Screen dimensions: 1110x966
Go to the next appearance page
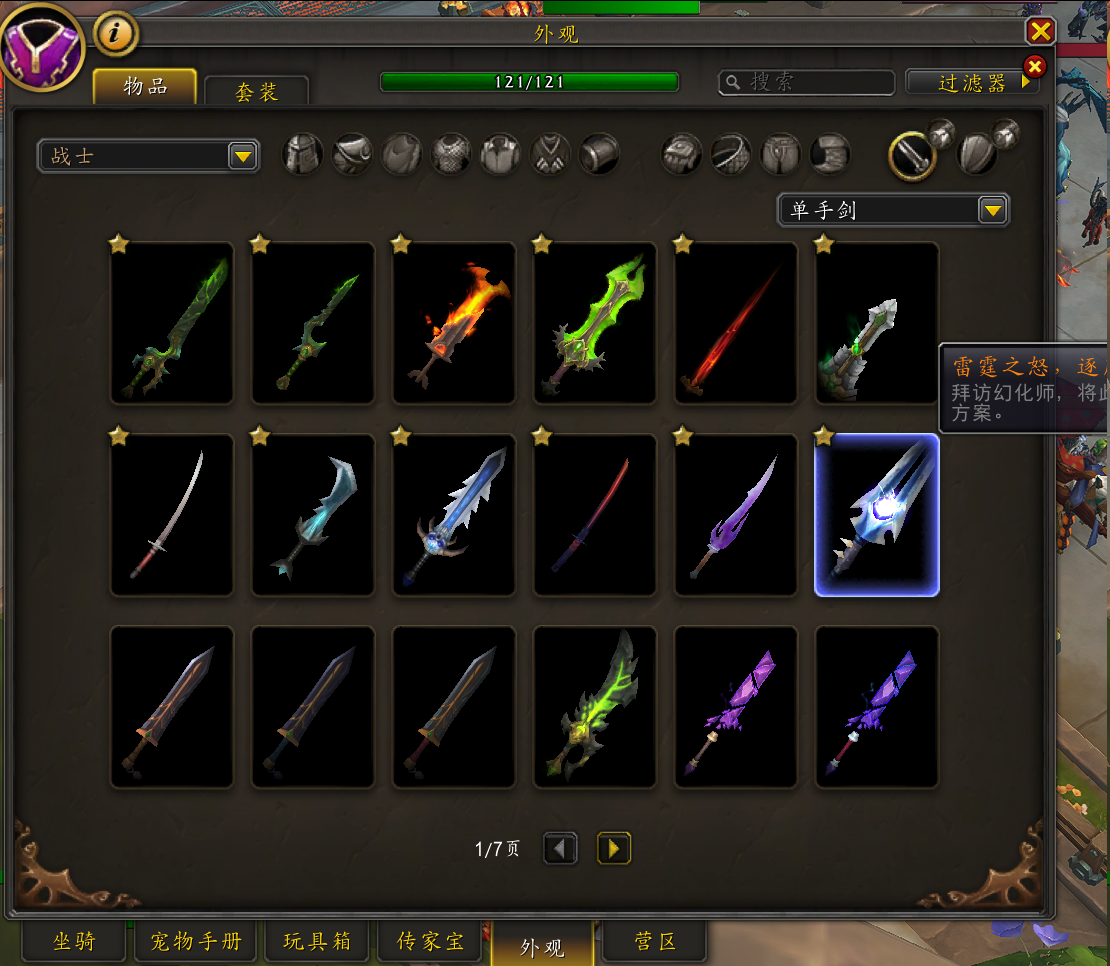pyautogui.click(x=614, y=849)
